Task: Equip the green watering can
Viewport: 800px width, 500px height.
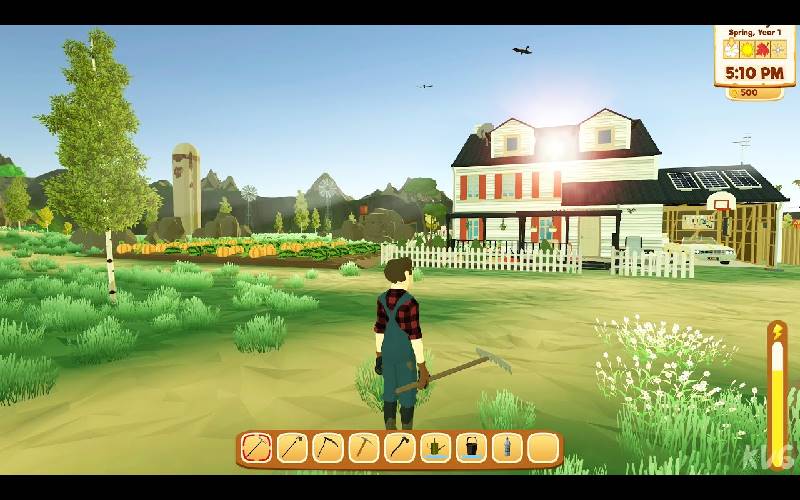Action: 435,447
